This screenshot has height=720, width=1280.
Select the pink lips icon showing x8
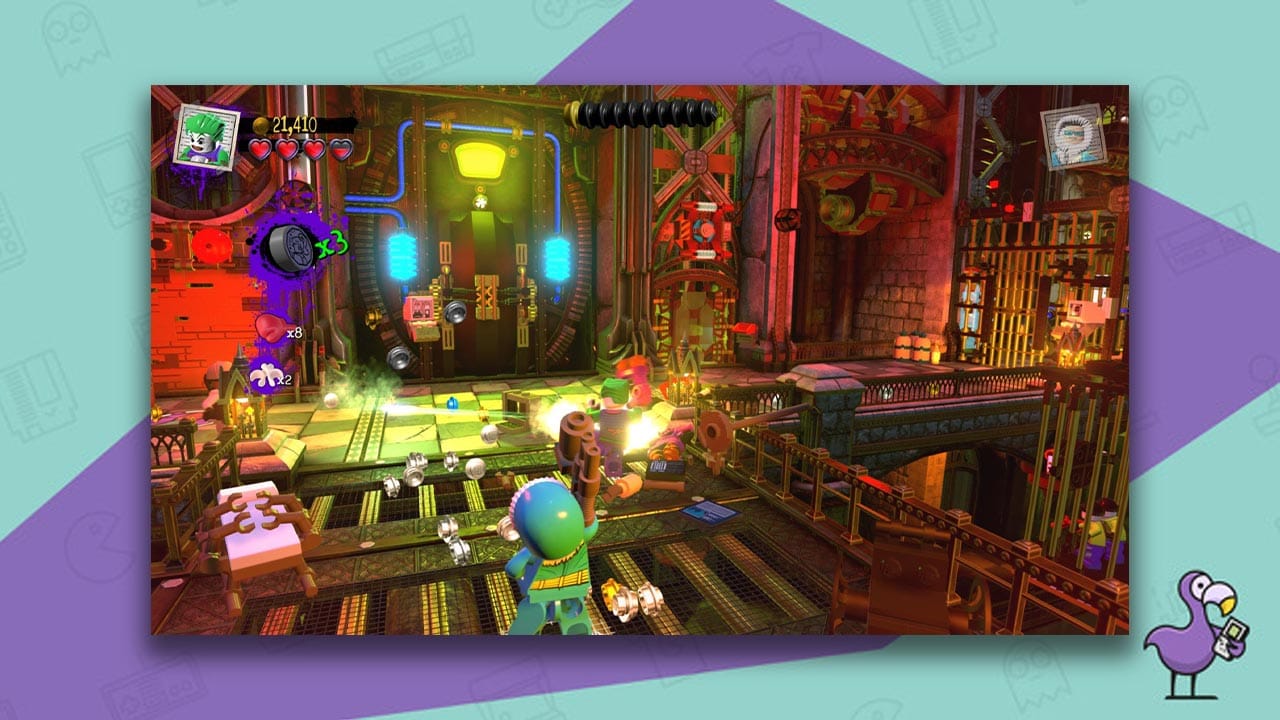[x=272, y=328]
